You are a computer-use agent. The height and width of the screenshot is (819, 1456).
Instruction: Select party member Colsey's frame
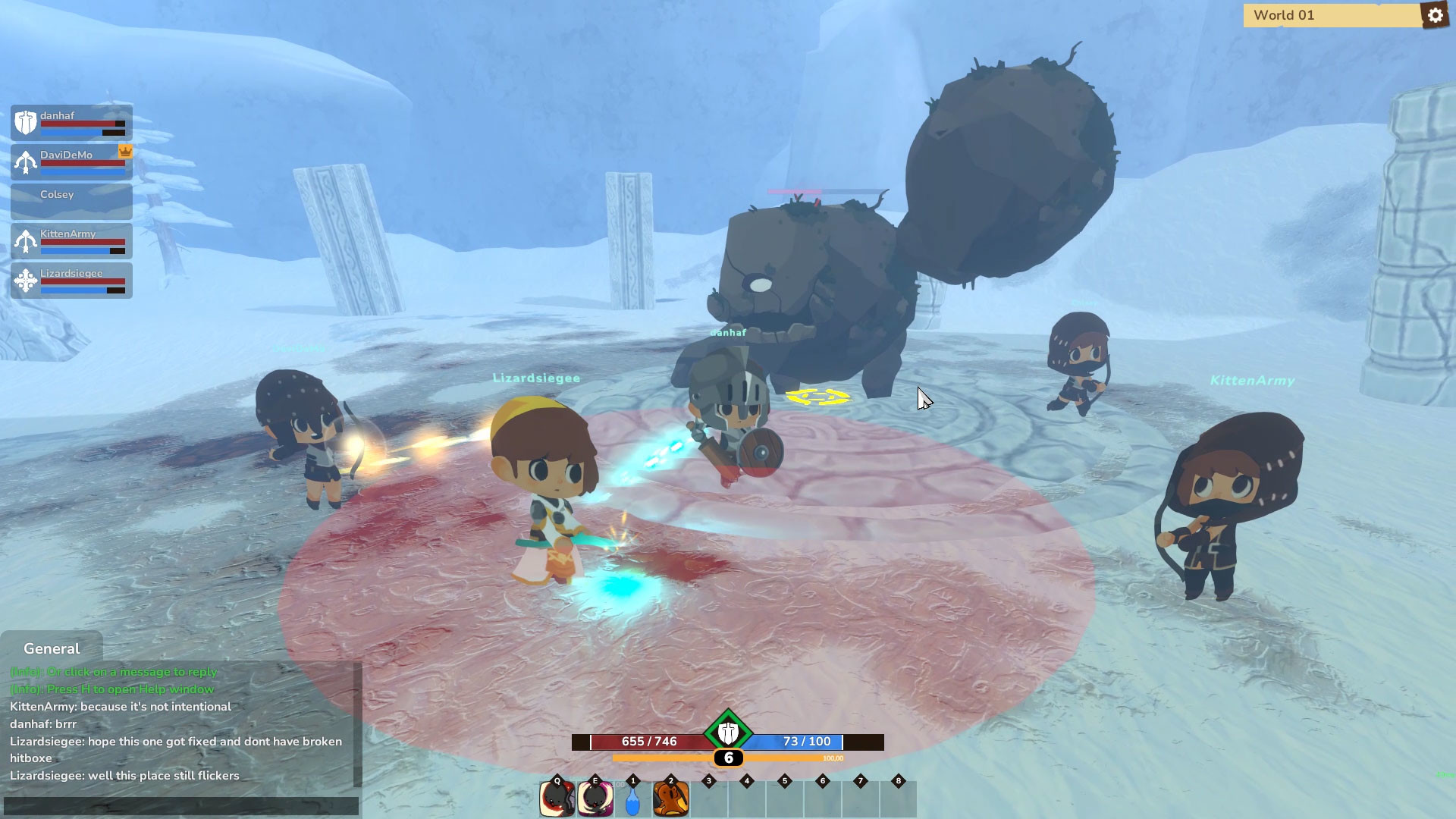tap(72, 202)
